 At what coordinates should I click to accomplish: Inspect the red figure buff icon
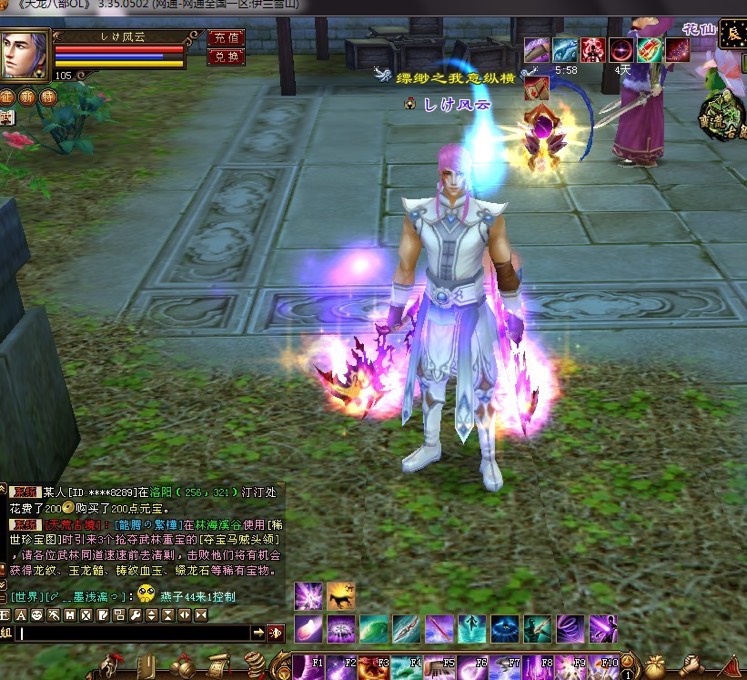pos(594,49)
